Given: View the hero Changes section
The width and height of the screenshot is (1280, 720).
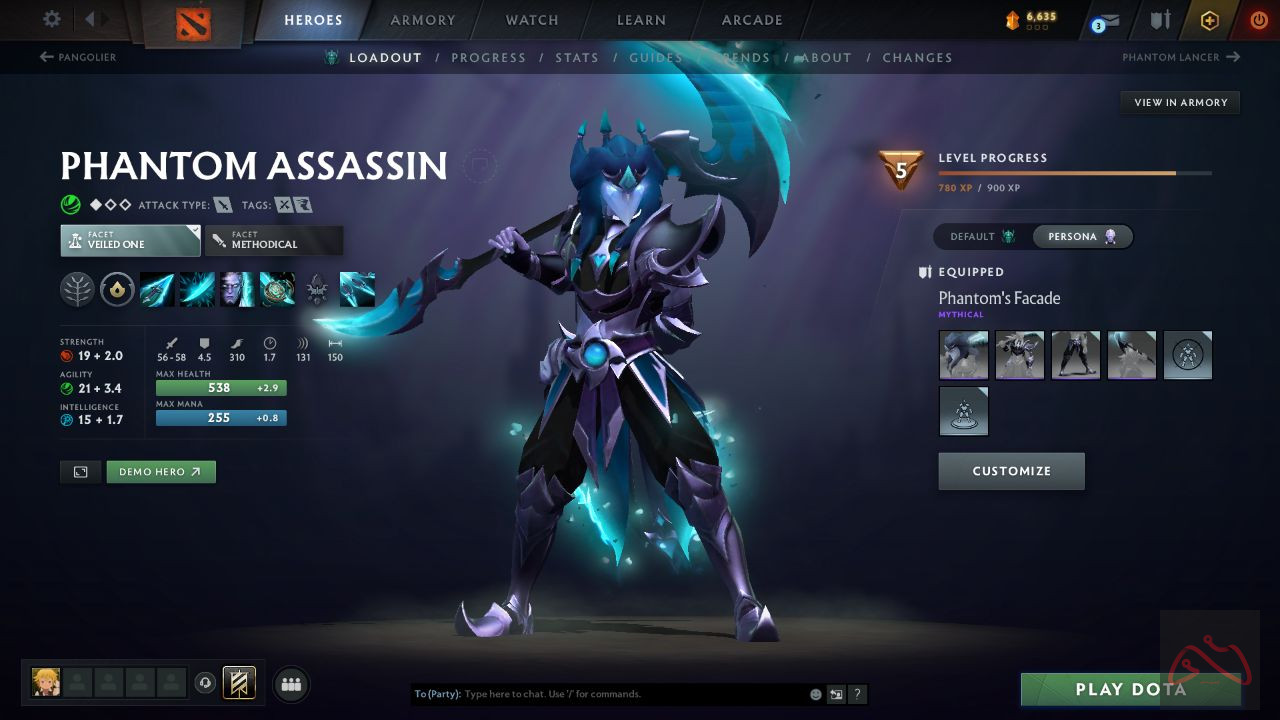Looking at the screenshot, I should [917, 58].
